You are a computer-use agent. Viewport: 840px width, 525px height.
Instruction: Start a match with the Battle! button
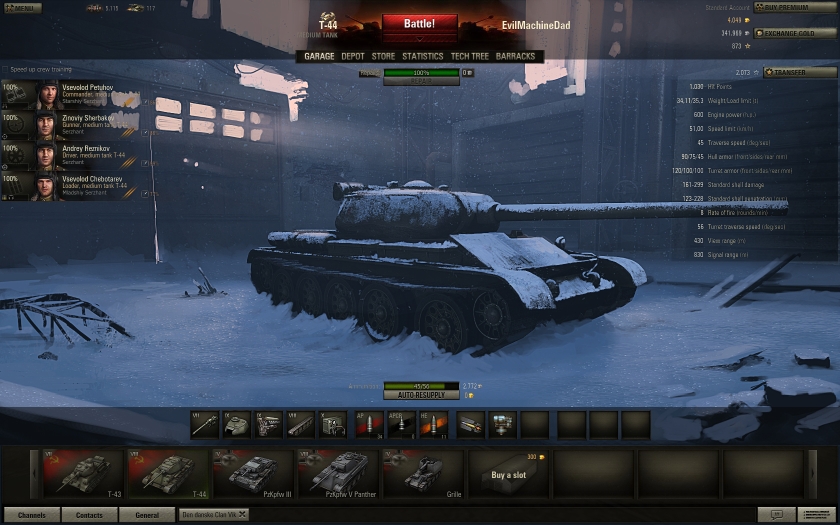click(419, 24)
